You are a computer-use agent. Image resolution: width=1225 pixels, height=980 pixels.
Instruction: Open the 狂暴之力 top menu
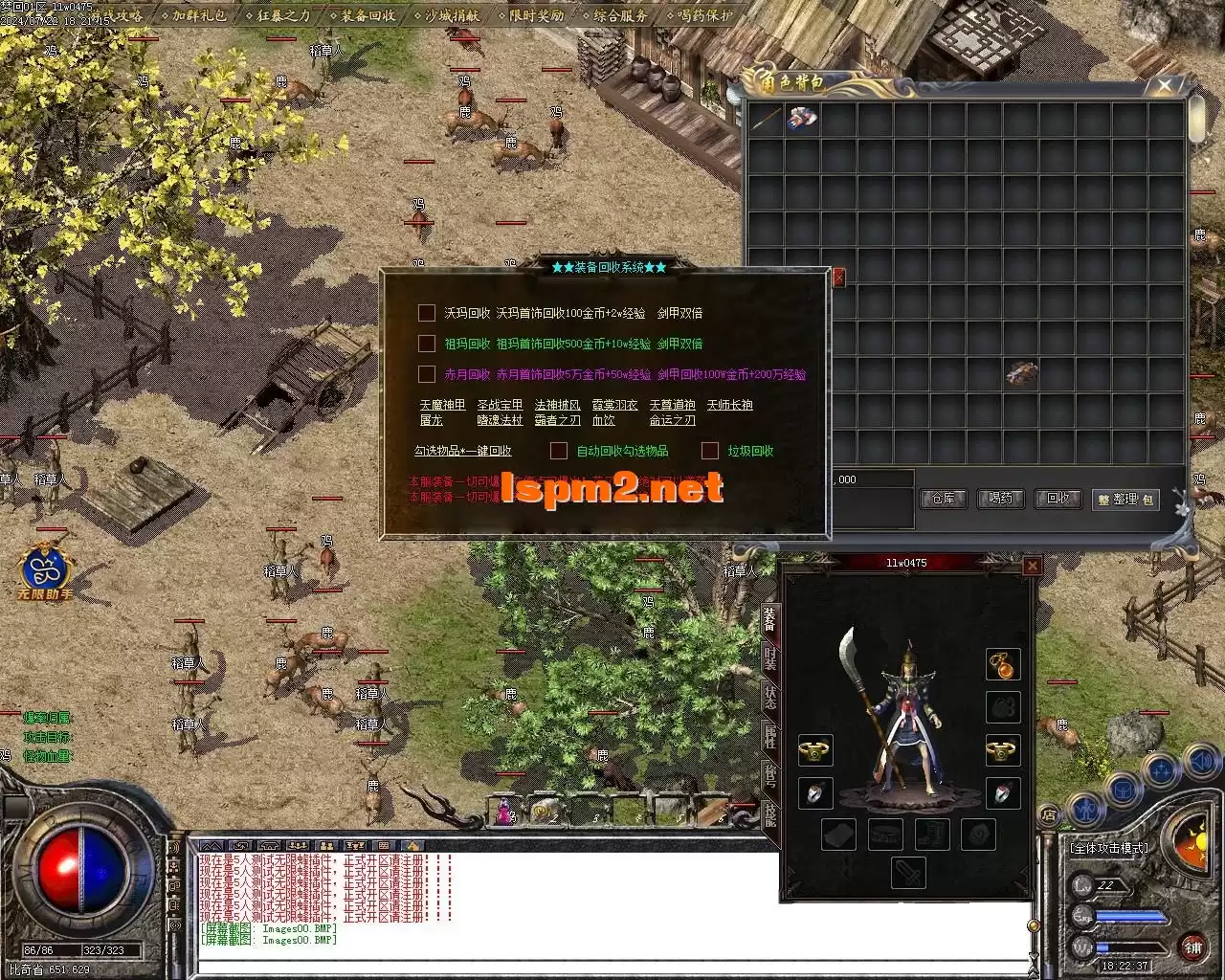[x=283, y=15]
